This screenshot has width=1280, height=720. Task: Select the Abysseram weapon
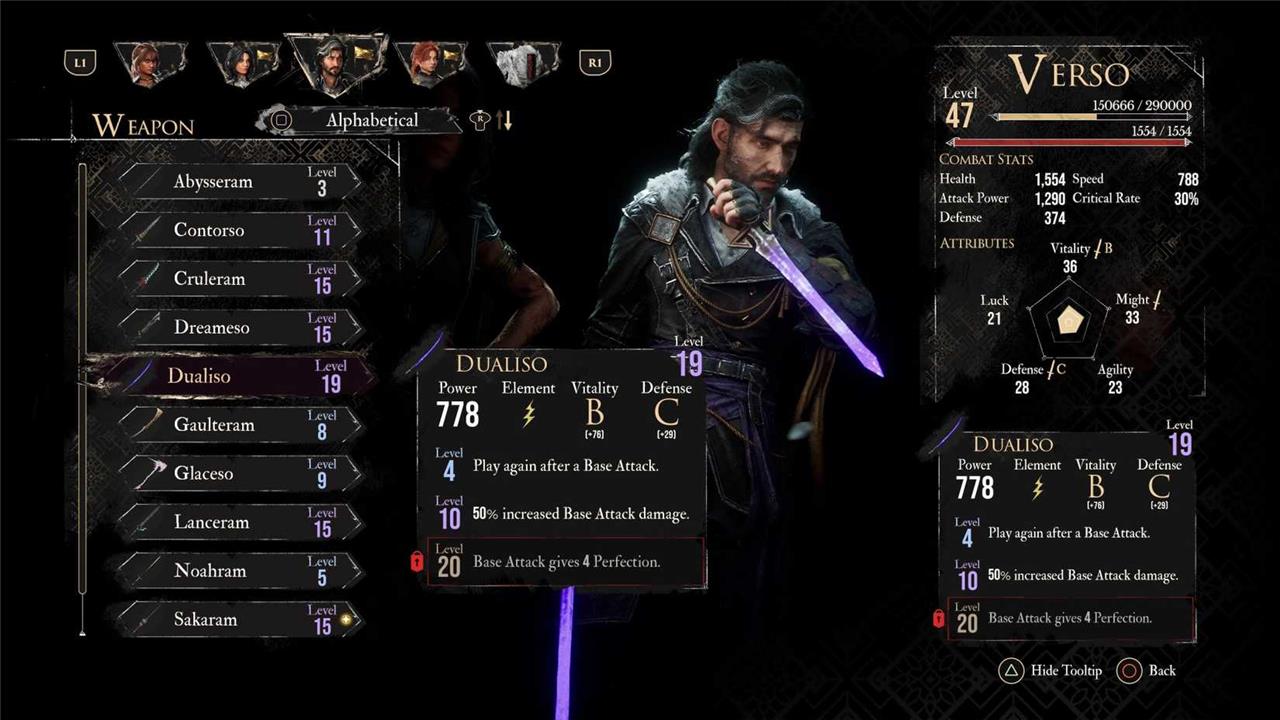click(240, 182)
